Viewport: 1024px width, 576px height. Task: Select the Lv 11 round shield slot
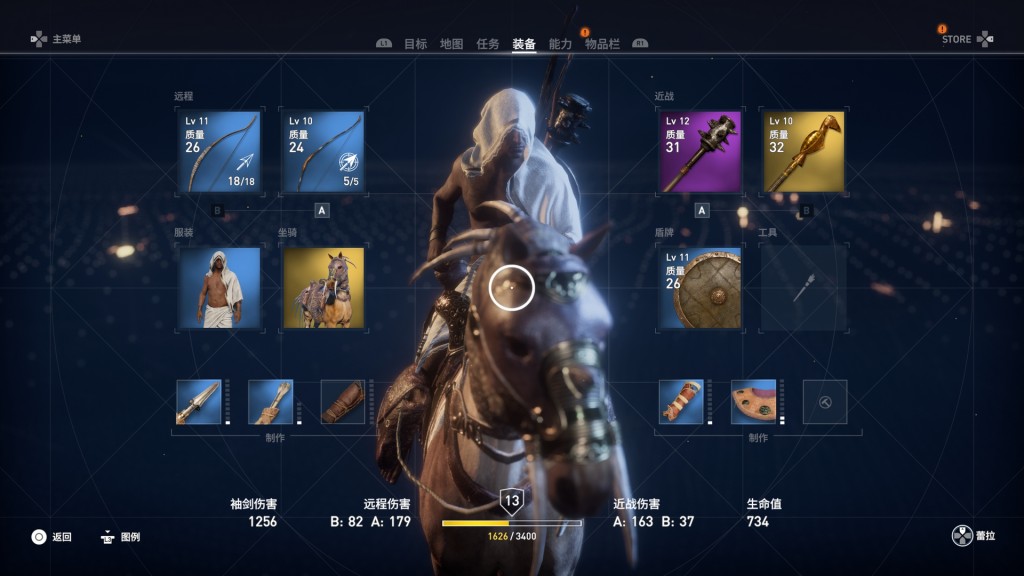click(700, 288)
